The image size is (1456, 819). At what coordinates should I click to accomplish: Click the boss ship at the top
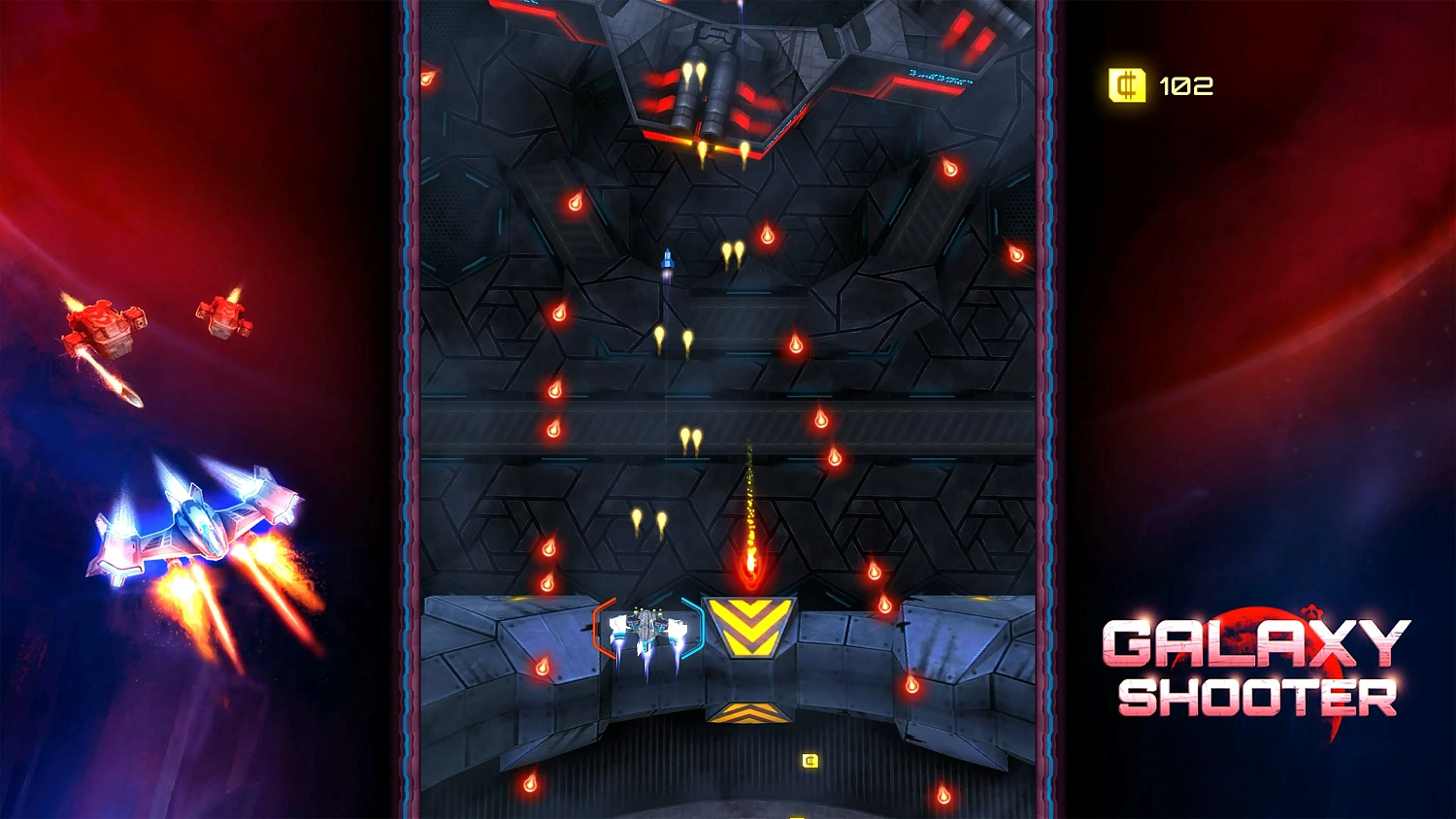pyautogui.click(x=718, y=68)
